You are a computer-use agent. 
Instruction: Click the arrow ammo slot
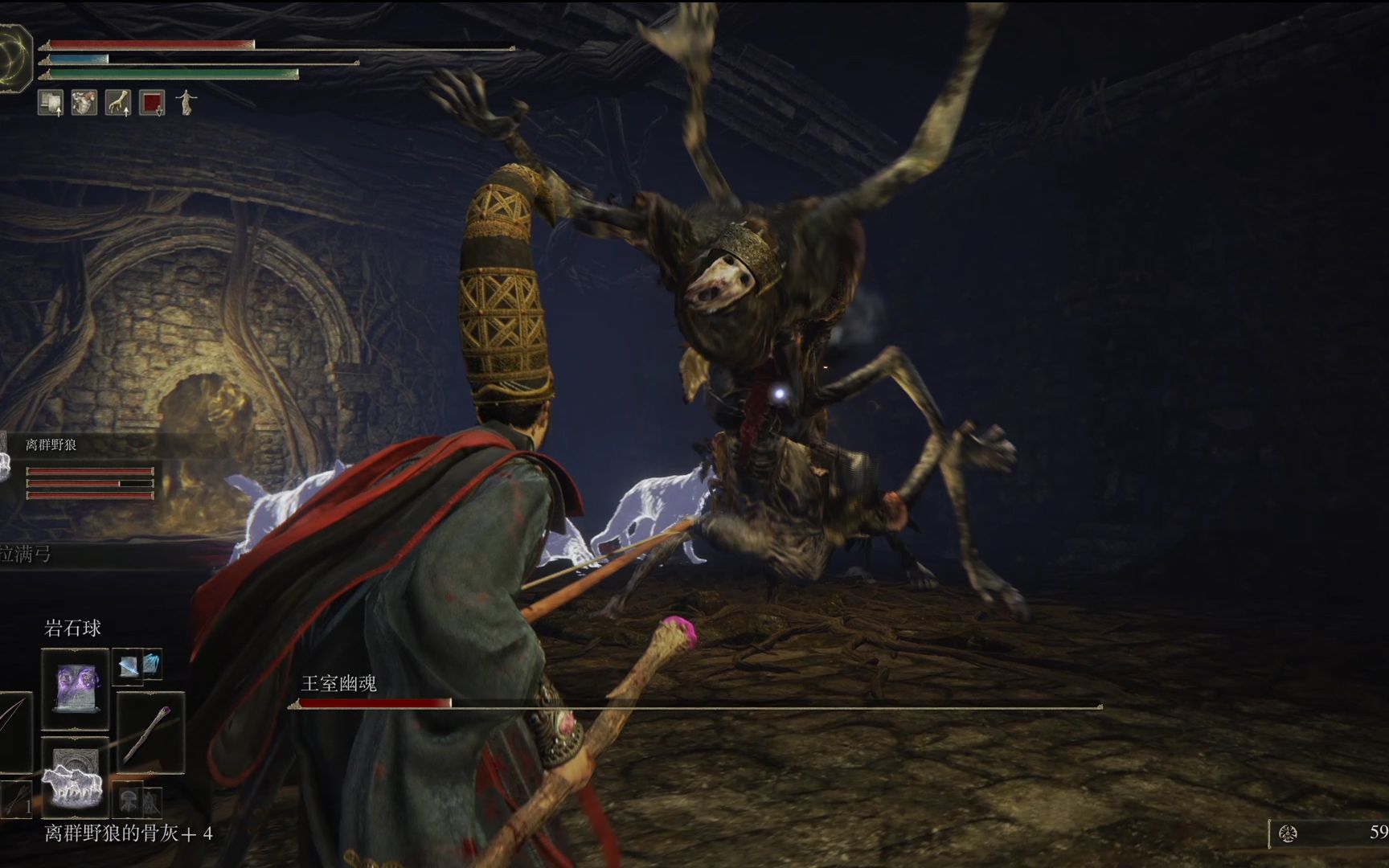point(16,798)
